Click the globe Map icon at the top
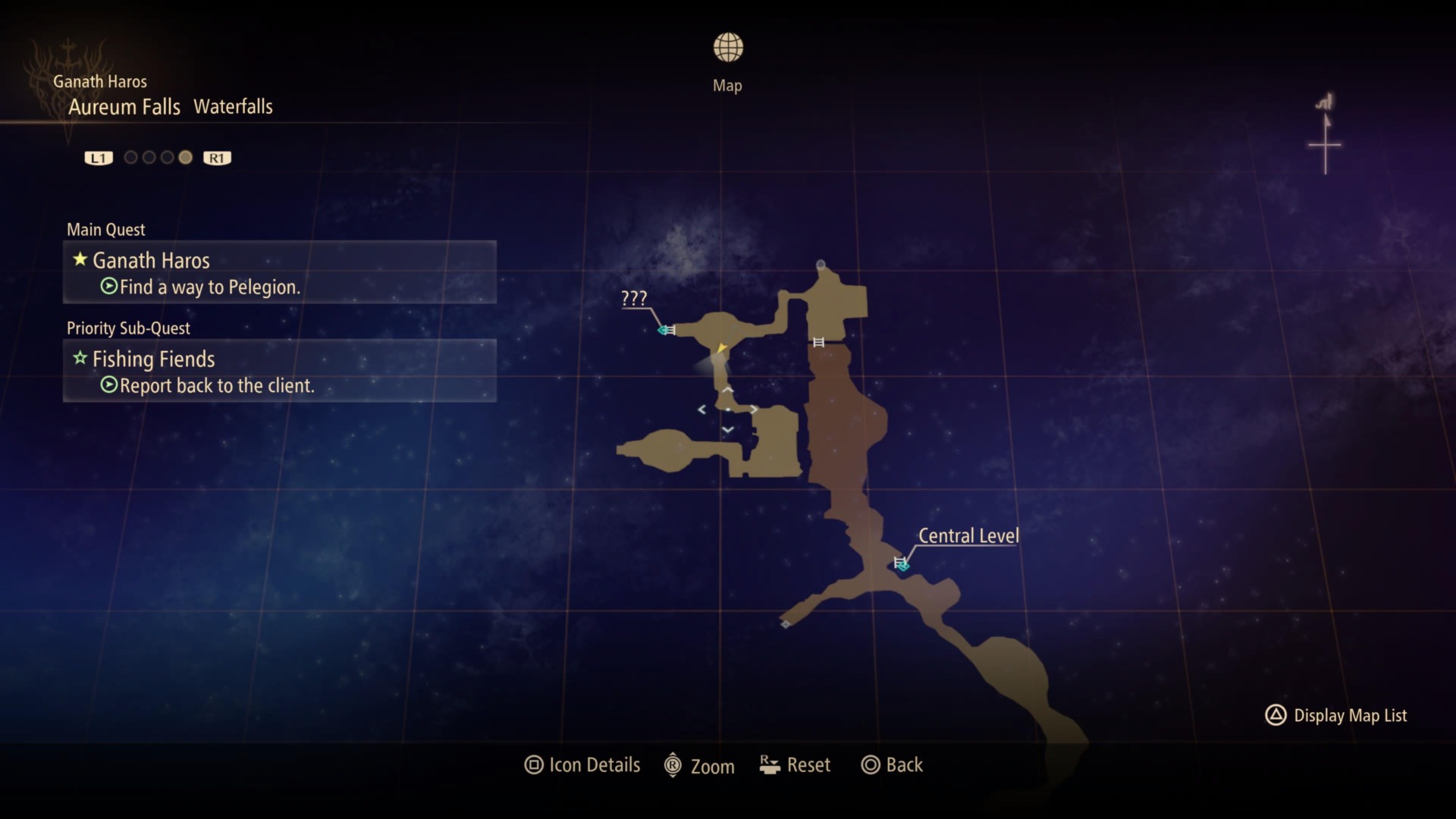The width and height of the screenshot is (1456, 819). [x=728, y=46]
